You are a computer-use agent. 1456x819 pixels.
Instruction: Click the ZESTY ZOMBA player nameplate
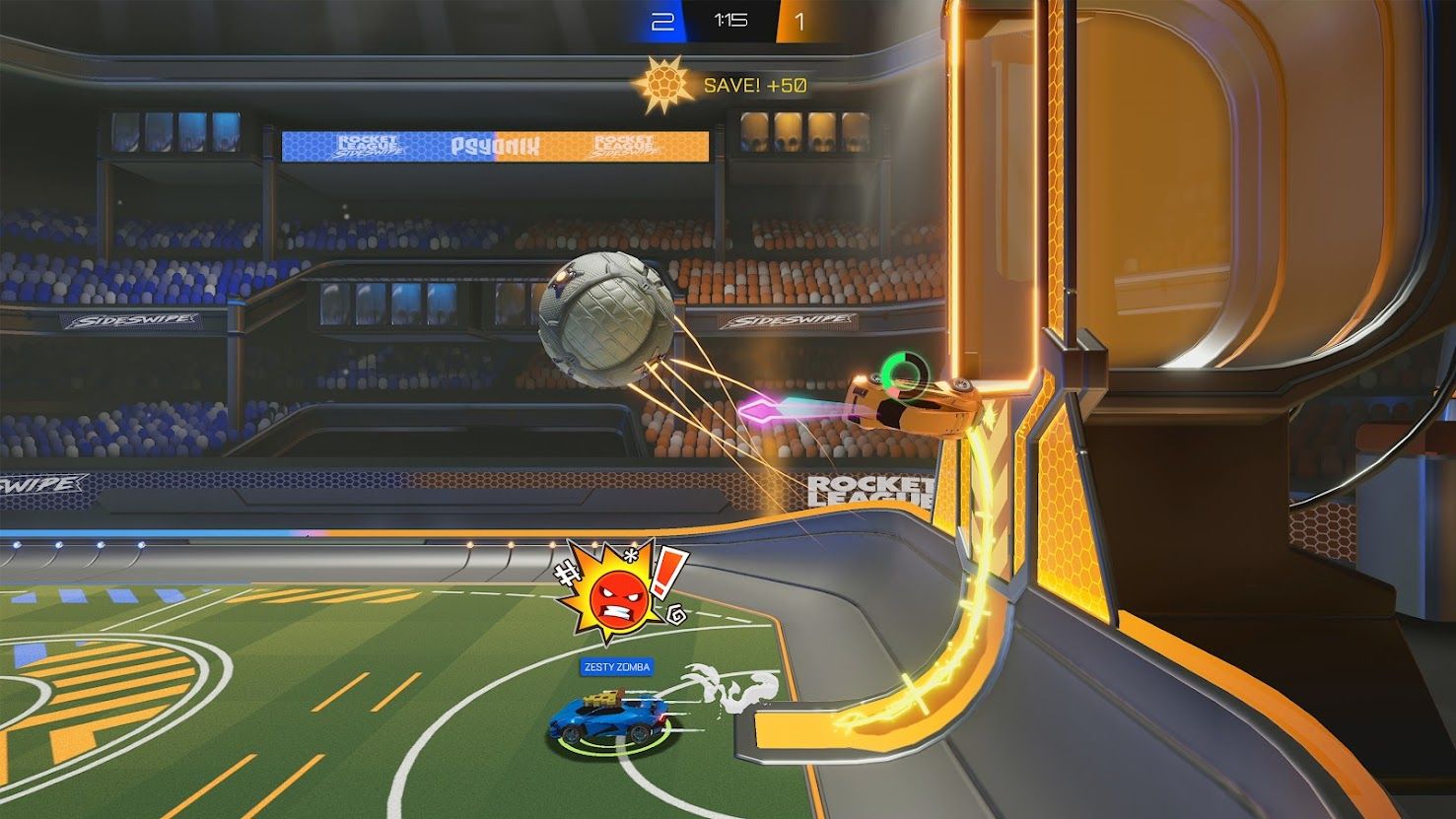615,667
